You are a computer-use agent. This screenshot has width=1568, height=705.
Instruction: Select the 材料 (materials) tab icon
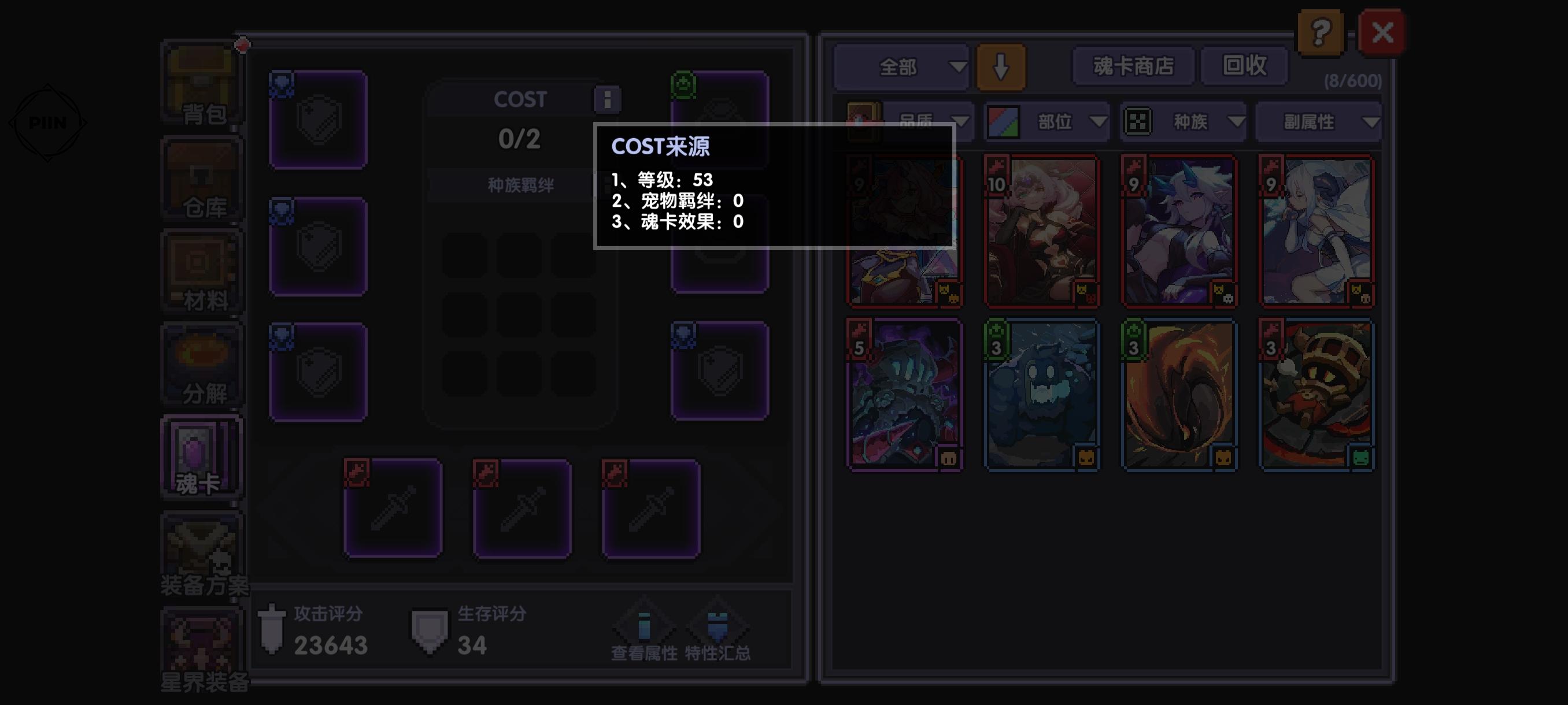(x=201, y=274)
